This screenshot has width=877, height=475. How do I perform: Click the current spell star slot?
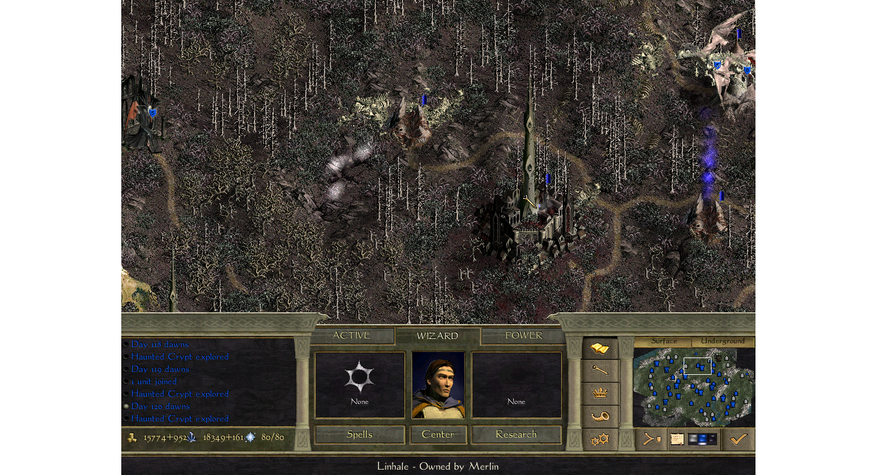click(359, 379)
